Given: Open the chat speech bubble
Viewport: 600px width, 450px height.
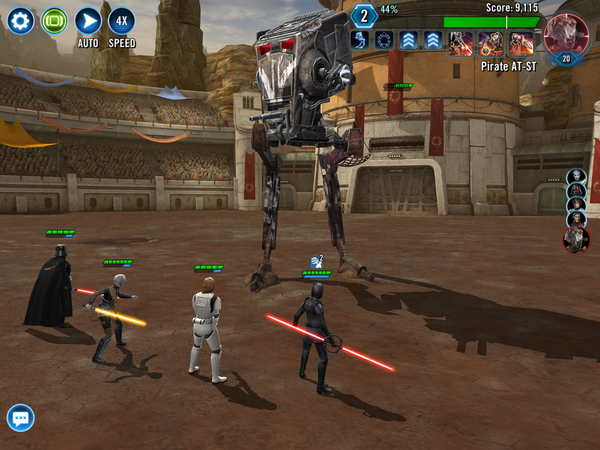Looking at the screenshot, I should click(20, 417).
